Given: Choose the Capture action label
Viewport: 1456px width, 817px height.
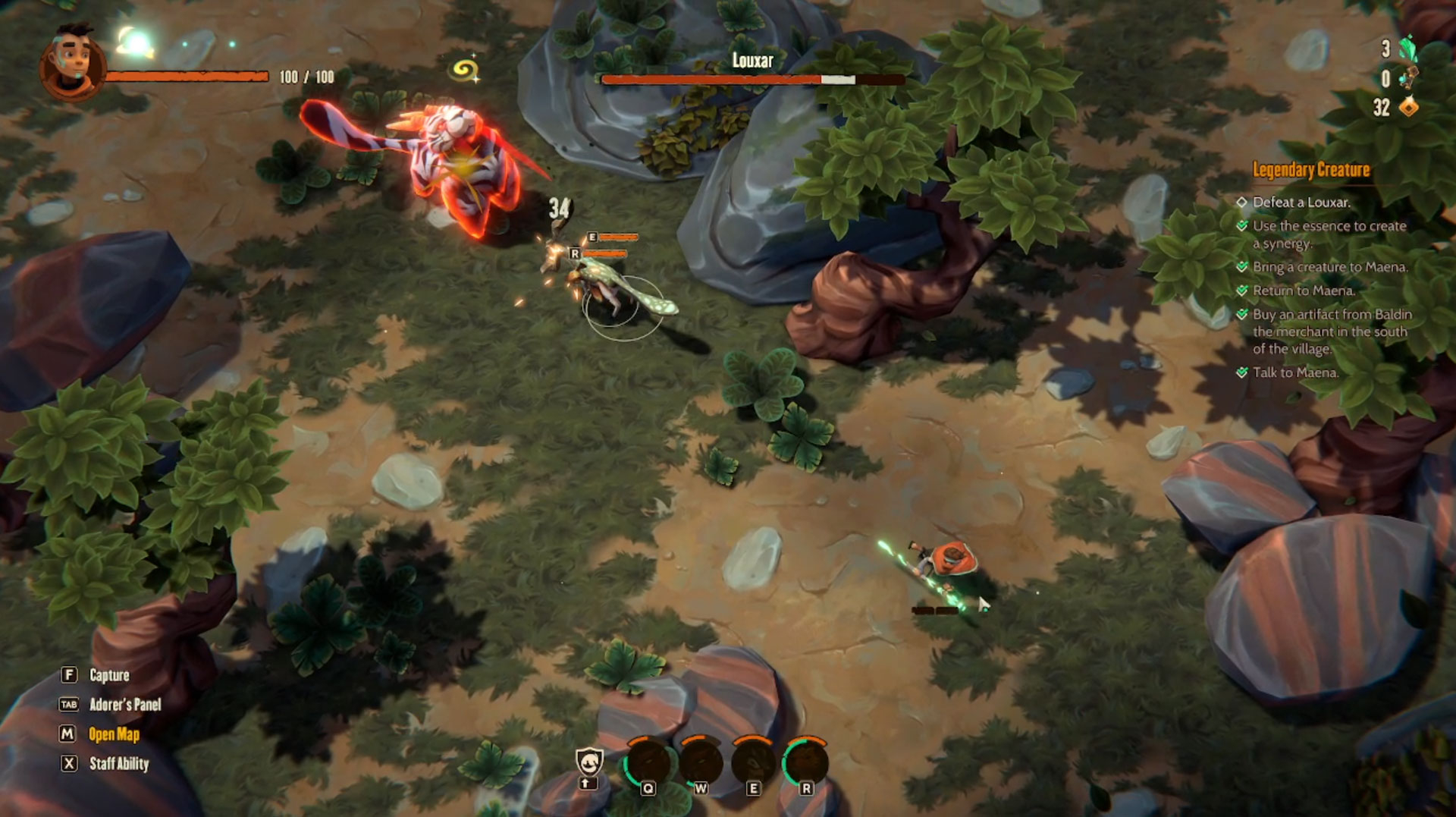Looking at the screenshot, I should (x=109, y=675).
